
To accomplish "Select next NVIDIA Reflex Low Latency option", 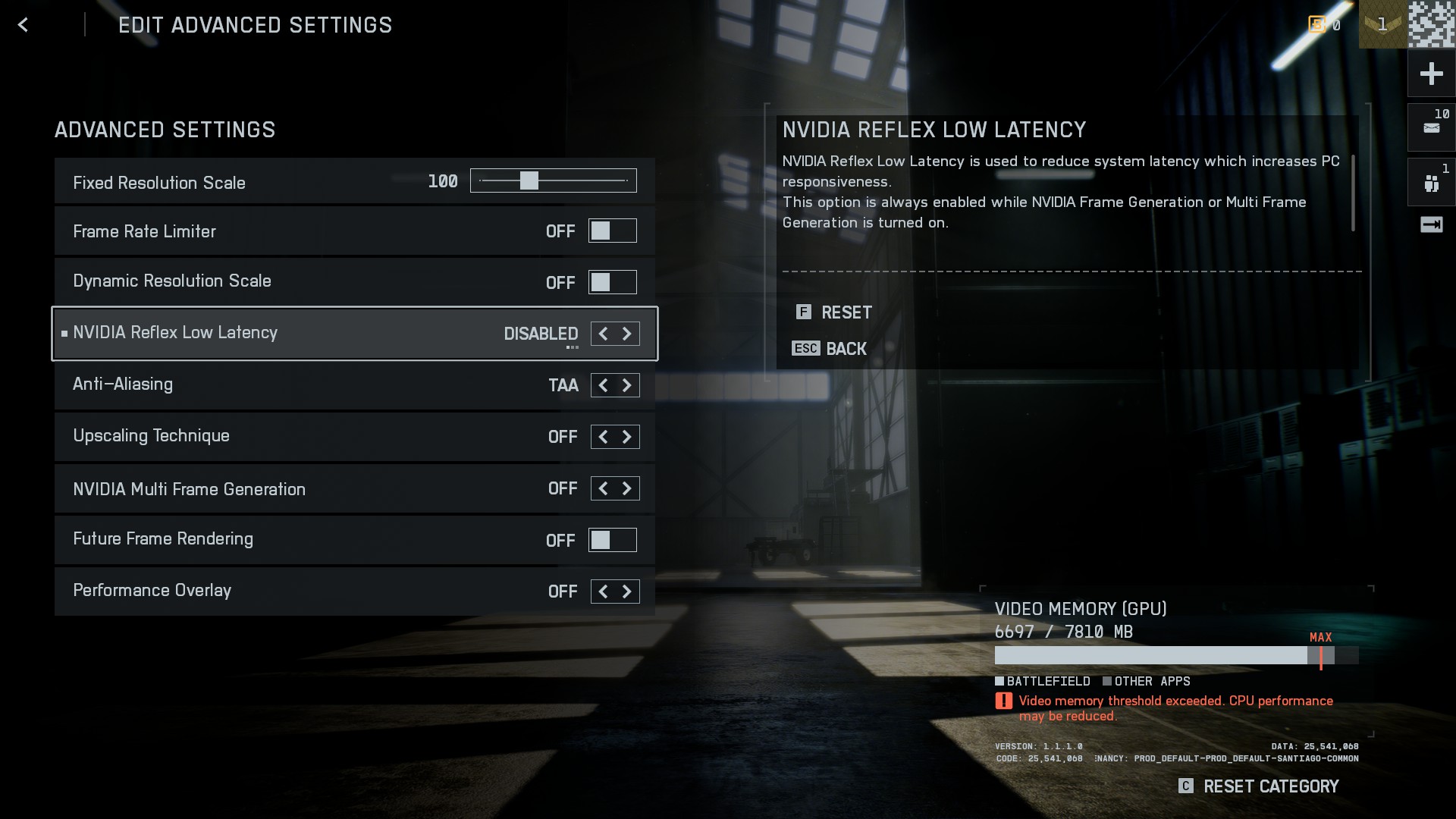I will coord(627,334).
